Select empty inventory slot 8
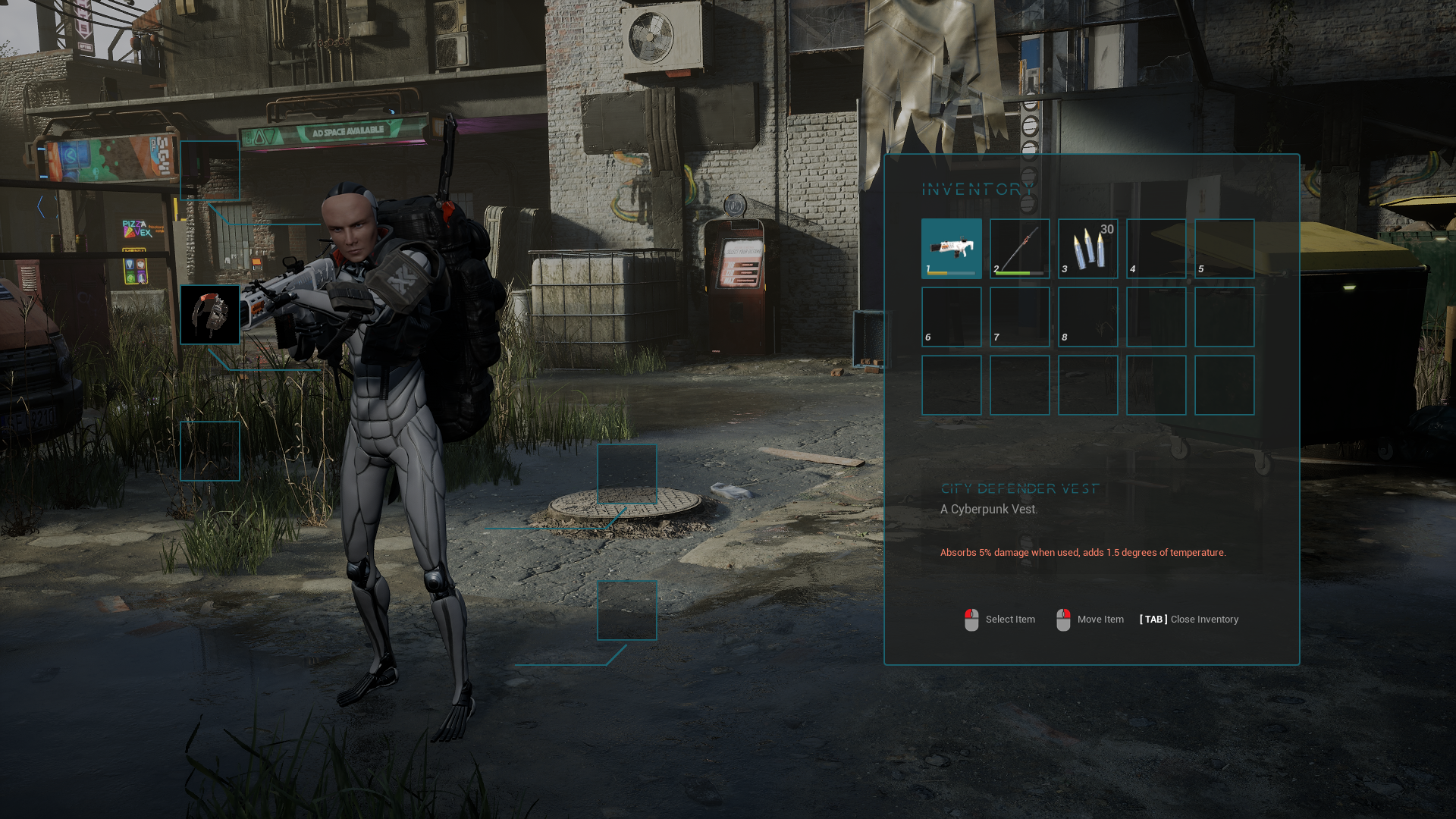The image size is (1456, 819). pyautogui.click(x=1087, y=316)
